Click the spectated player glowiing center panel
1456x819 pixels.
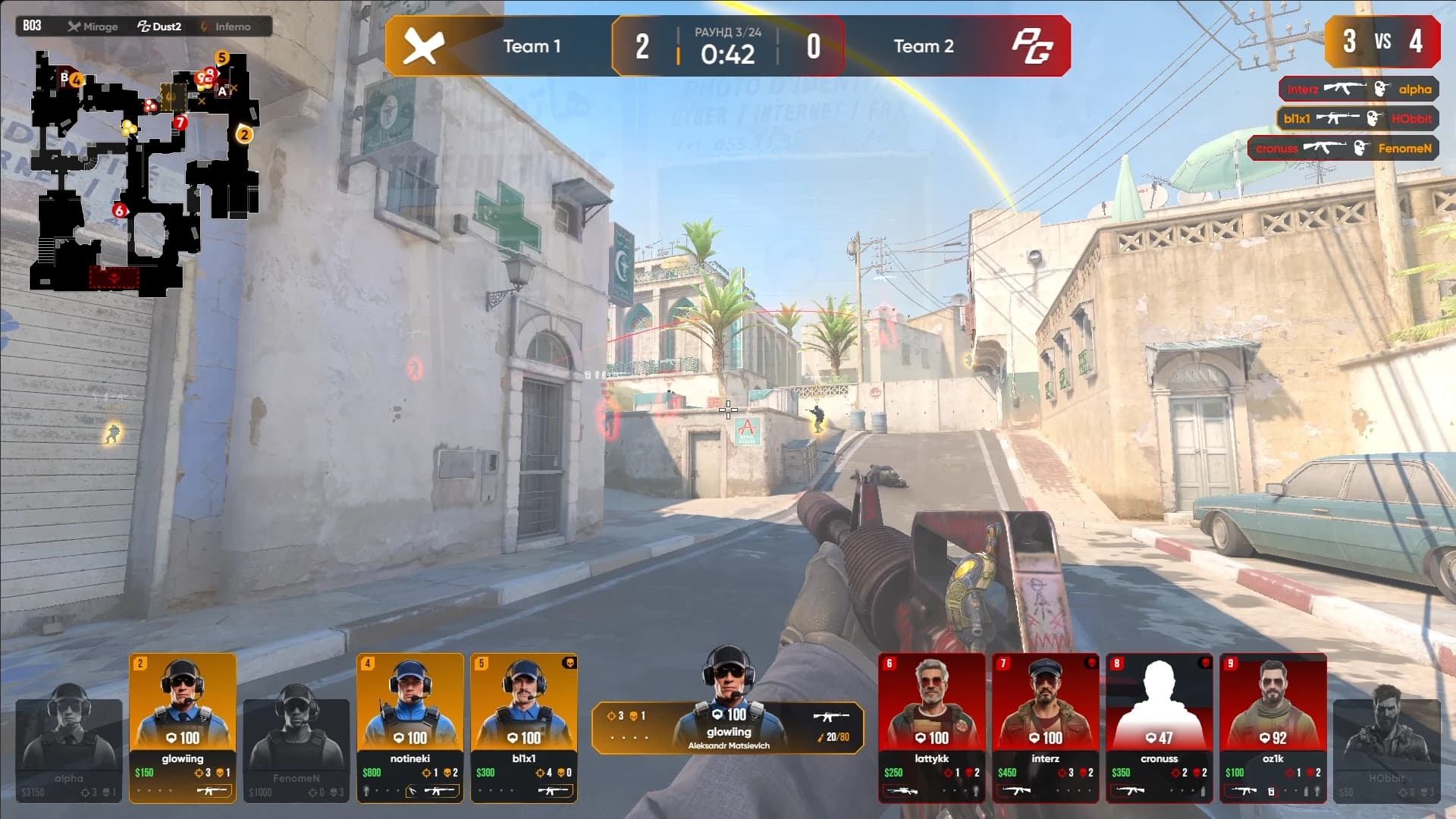[728, 726]
